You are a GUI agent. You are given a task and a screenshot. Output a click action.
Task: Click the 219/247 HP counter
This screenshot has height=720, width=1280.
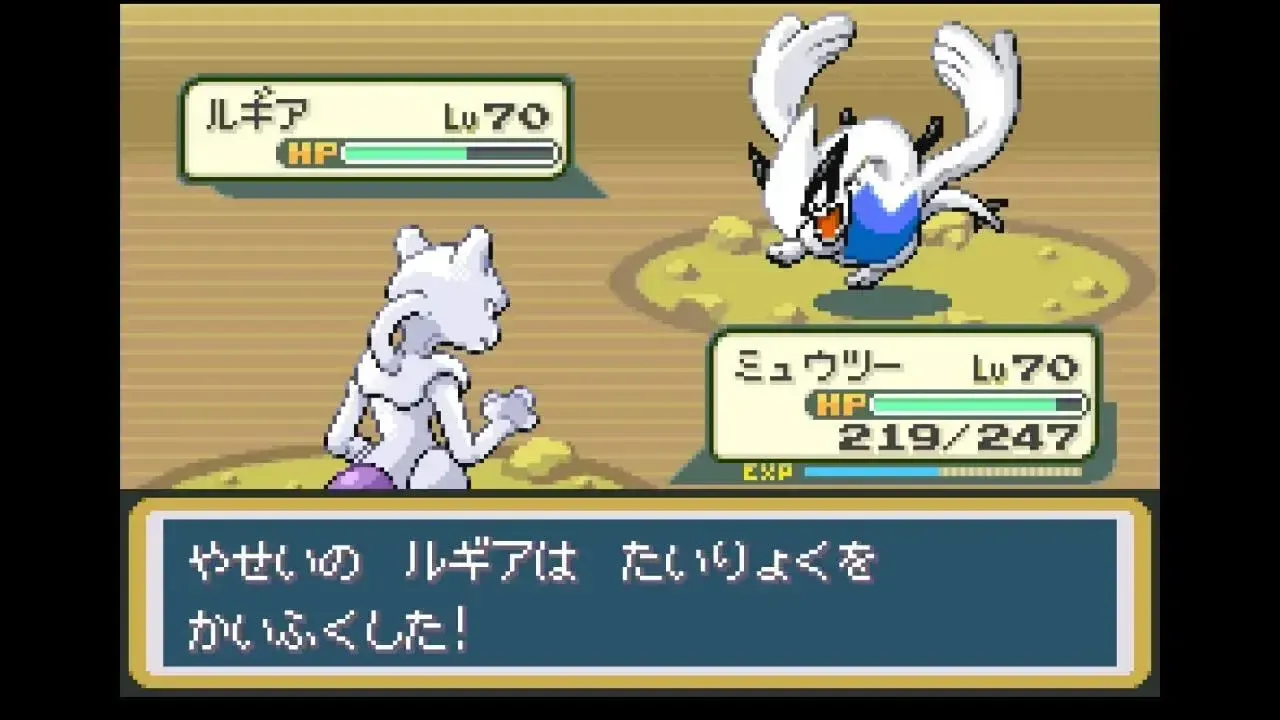point(960,437)
